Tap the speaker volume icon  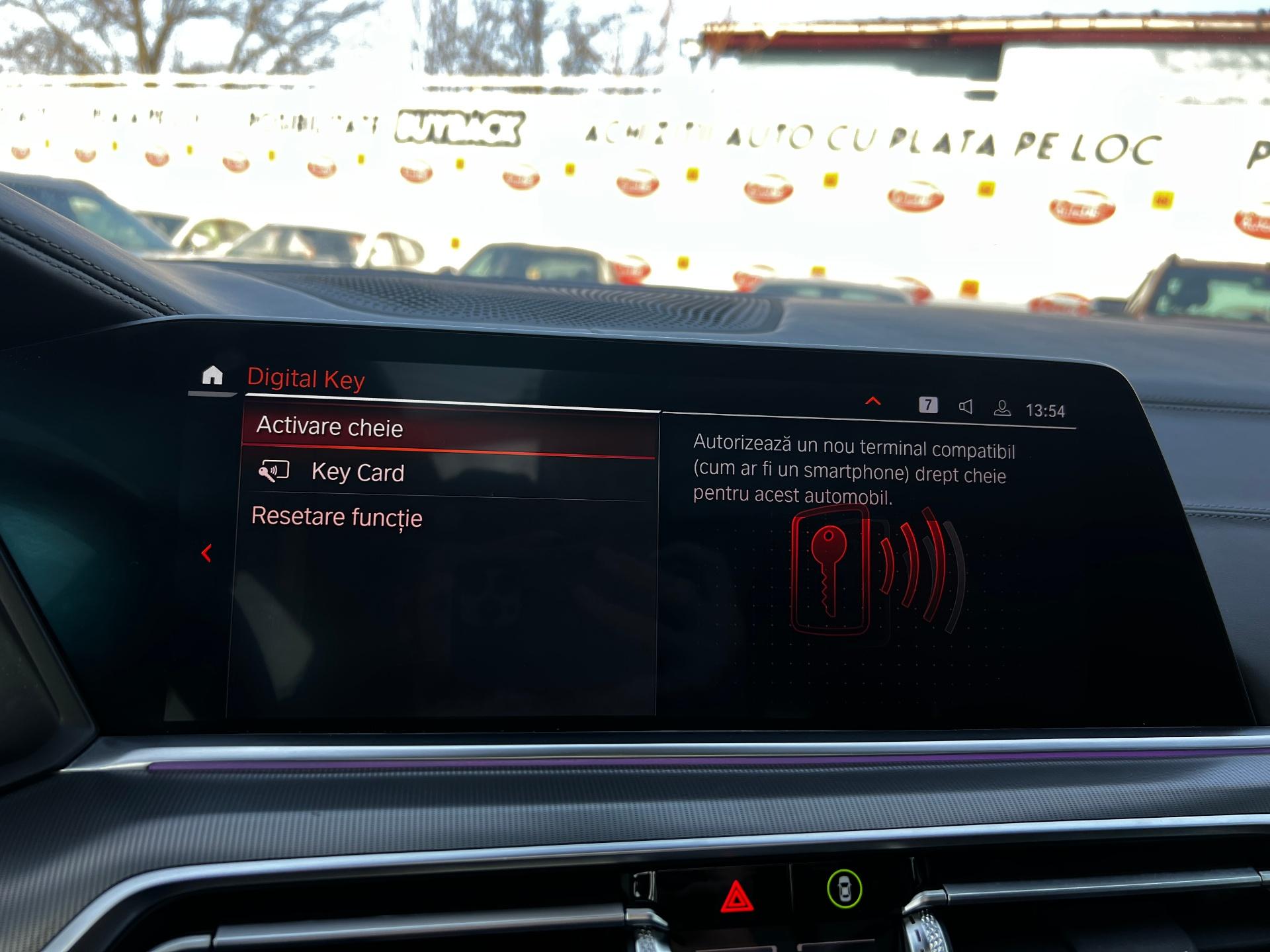point(966,407)
